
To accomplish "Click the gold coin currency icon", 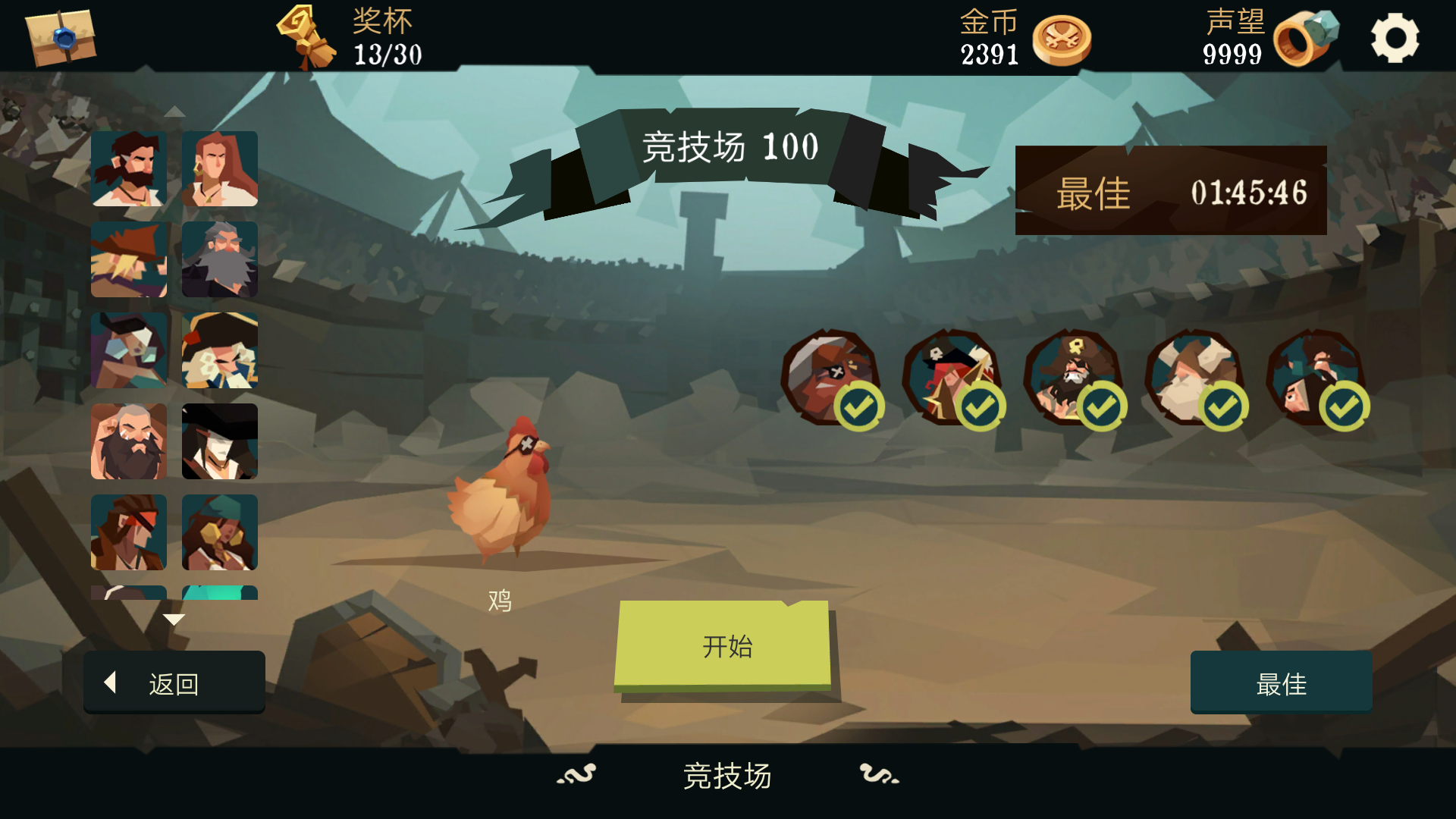I will click(x=1061, y=42).
